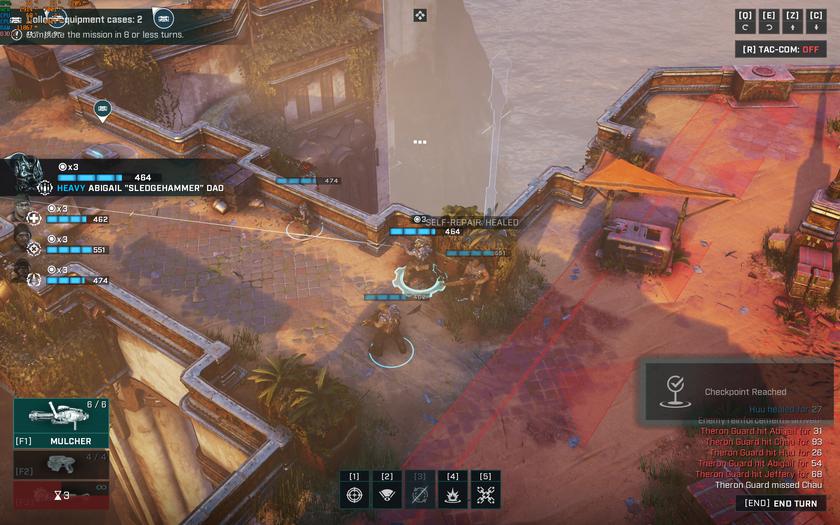The image size is (840, 525).
Task: Activate the crossed-arrows ability in slot five
Action: pyautogui.click(x=485, y=493)
